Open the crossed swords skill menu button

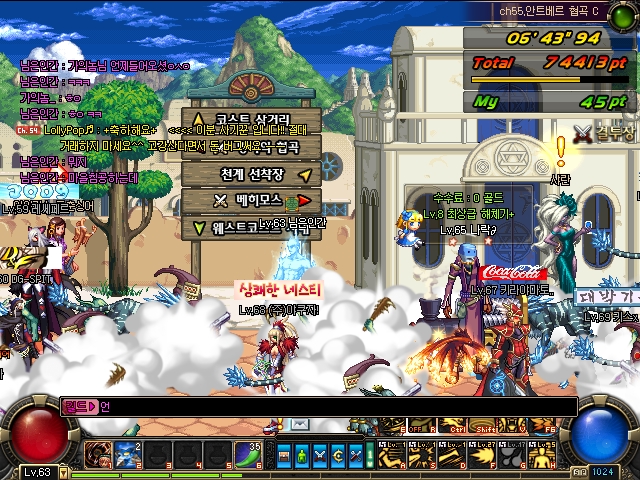pos(321,455)
